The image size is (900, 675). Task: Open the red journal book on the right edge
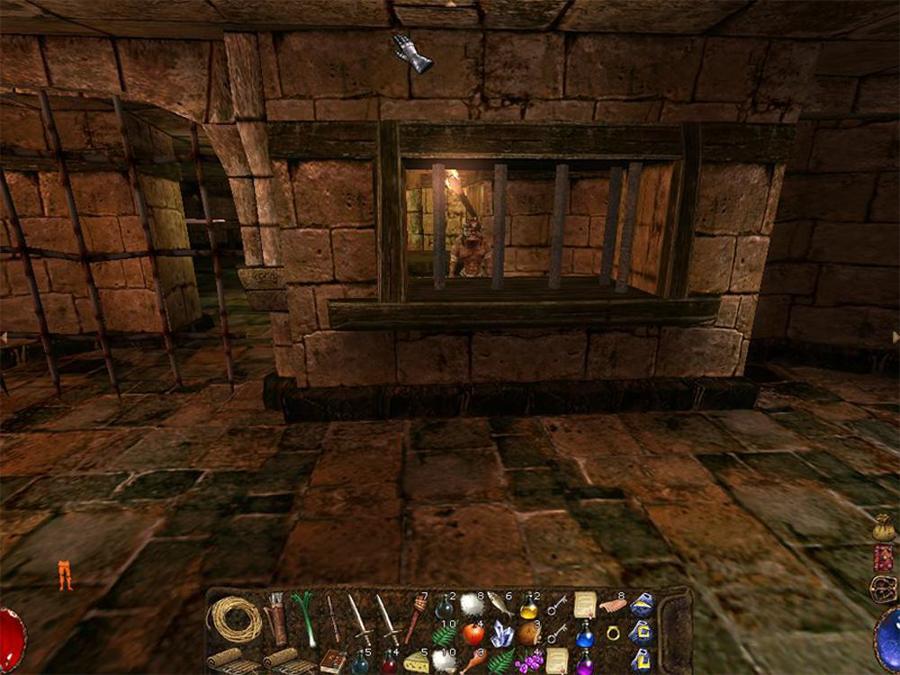(884, 558)
